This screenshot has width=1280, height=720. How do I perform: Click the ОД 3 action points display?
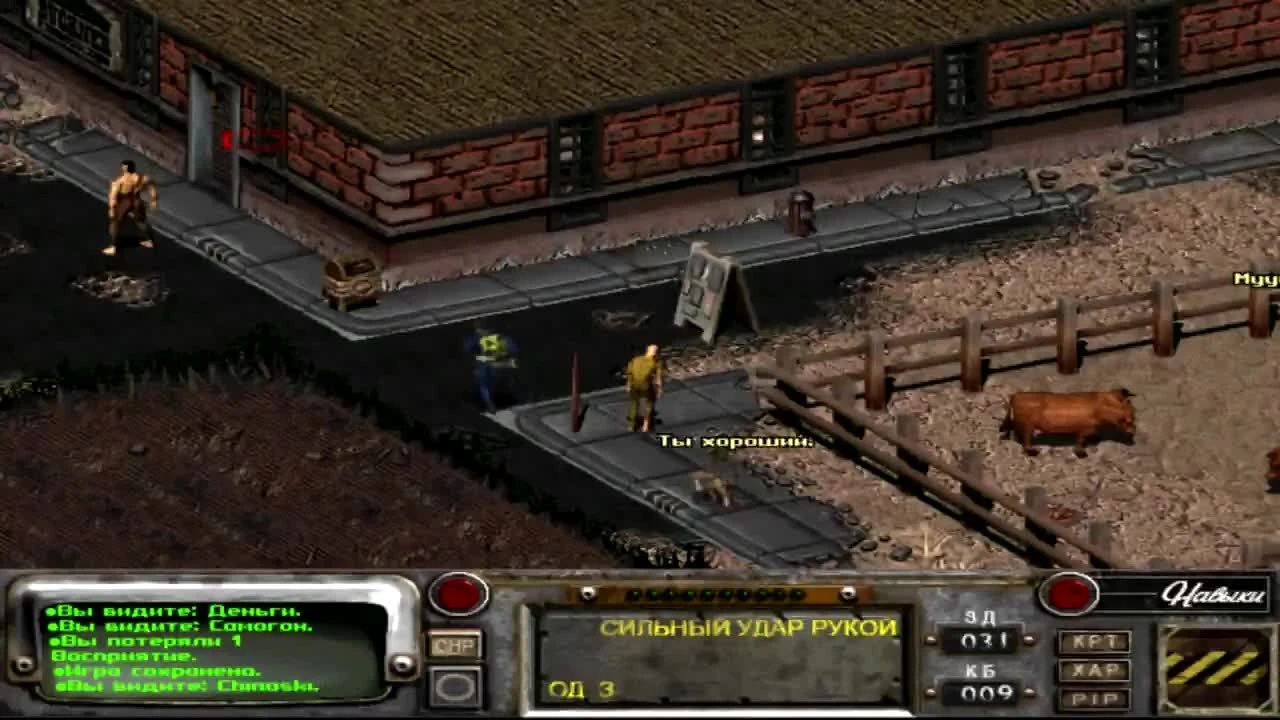click(580, 692)
